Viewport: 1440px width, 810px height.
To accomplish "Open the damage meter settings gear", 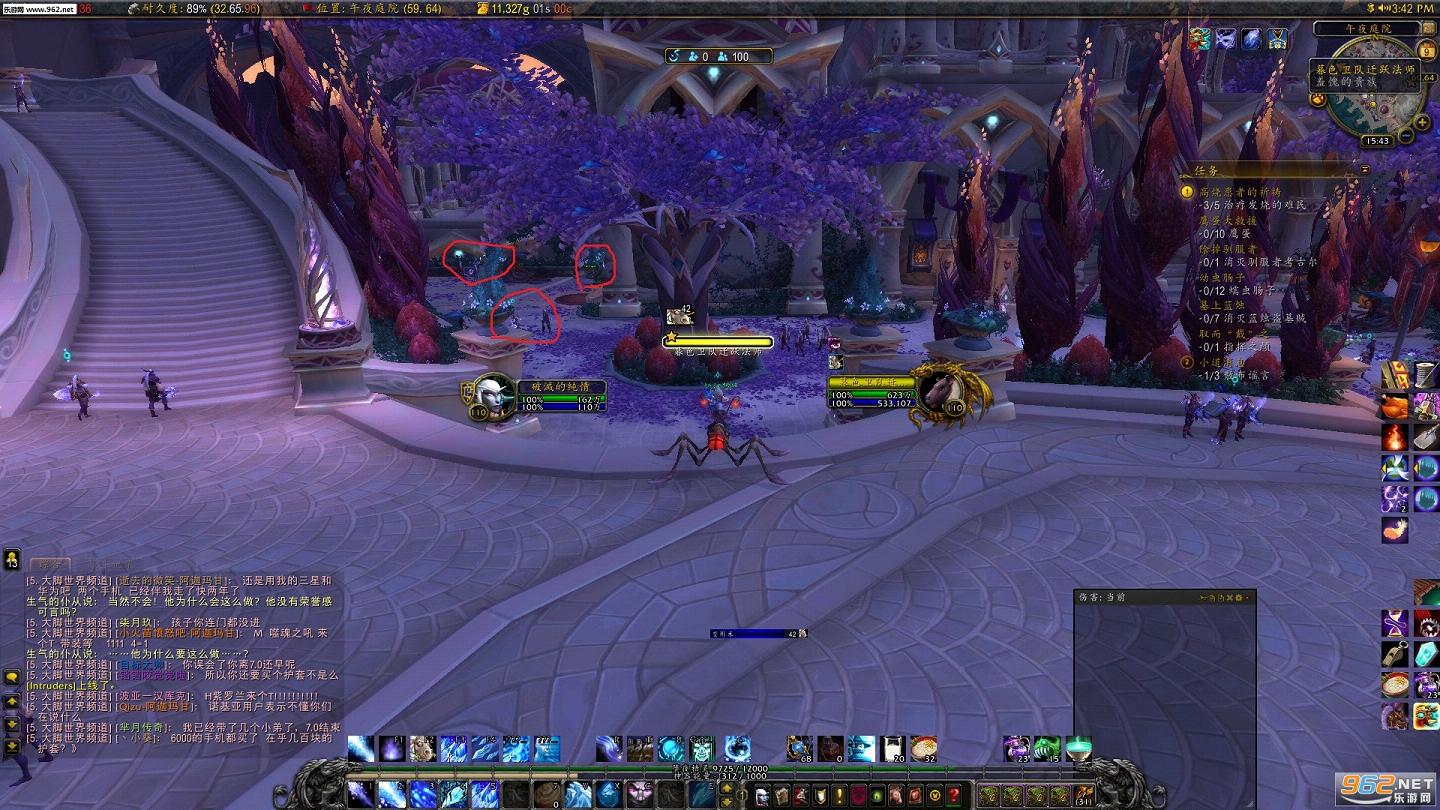I will click(1238, 597).
